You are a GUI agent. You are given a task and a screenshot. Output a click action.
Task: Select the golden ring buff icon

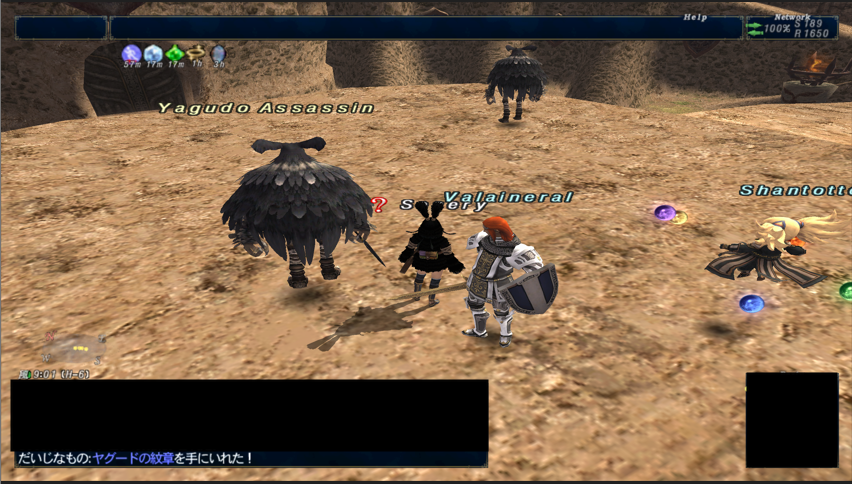196,53
